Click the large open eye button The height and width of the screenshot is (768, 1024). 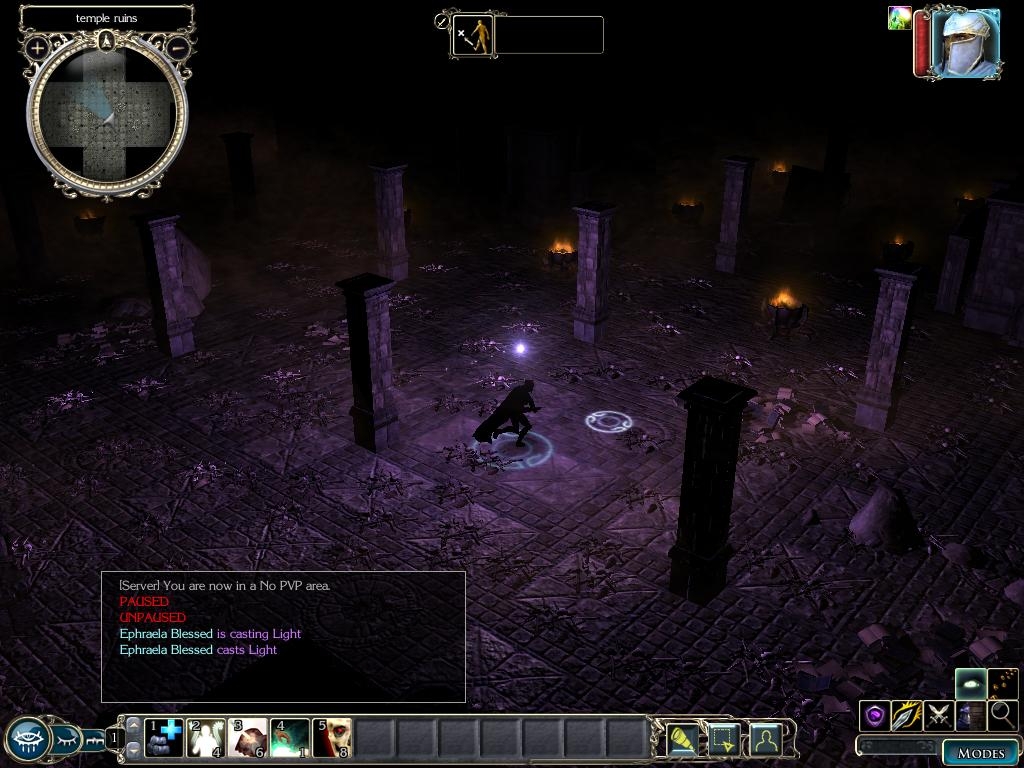coord(28,740)
